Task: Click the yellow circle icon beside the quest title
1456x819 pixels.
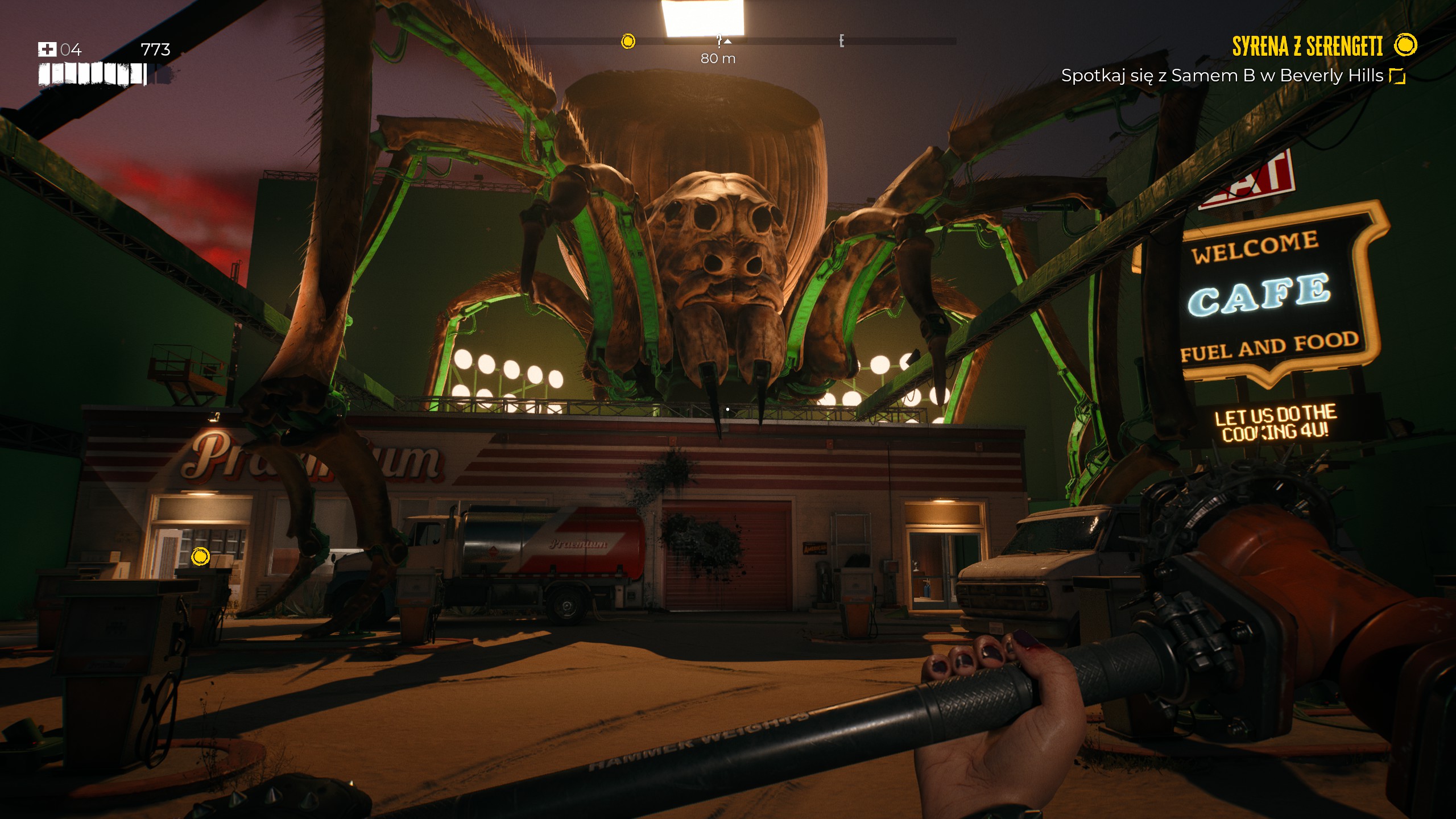Action: tap(1405, 45)
